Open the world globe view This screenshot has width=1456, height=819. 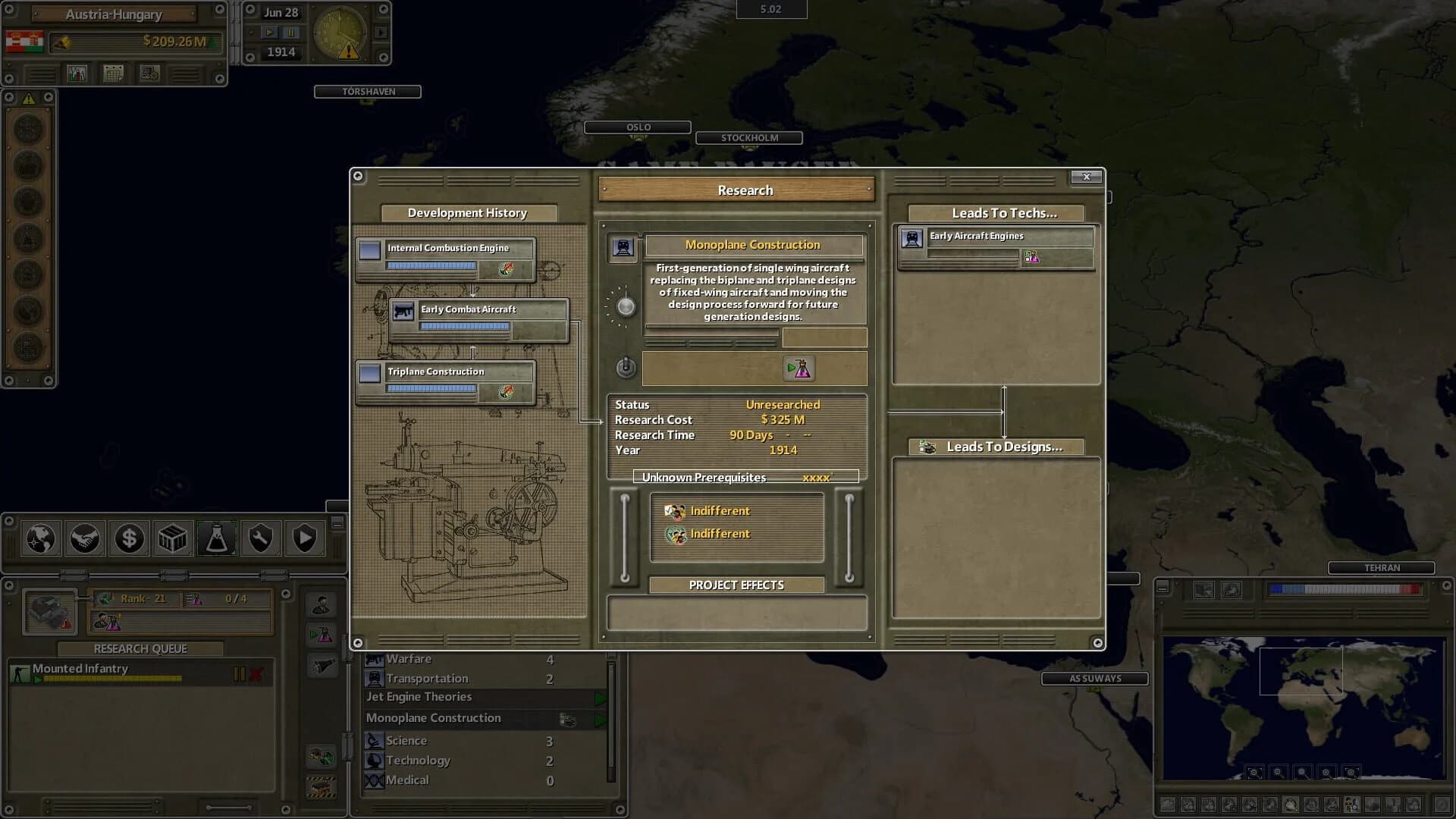40,538
